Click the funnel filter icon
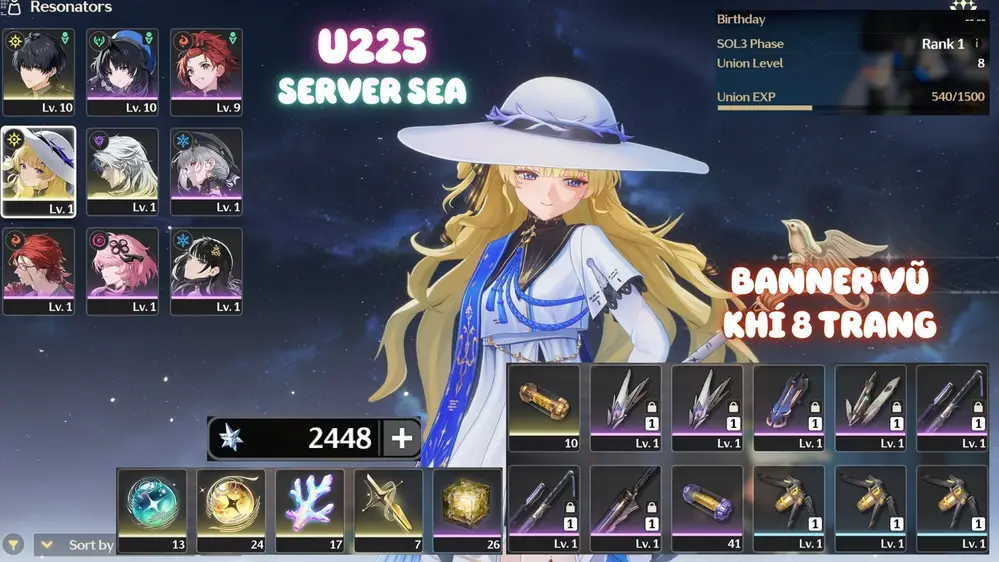The width and height of the screenshot is (999, 562). tap(13, 545)
